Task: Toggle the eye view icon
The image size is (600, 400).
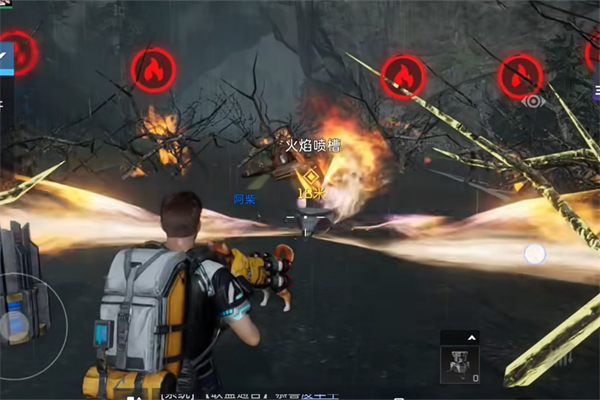Action: (533, 100)
